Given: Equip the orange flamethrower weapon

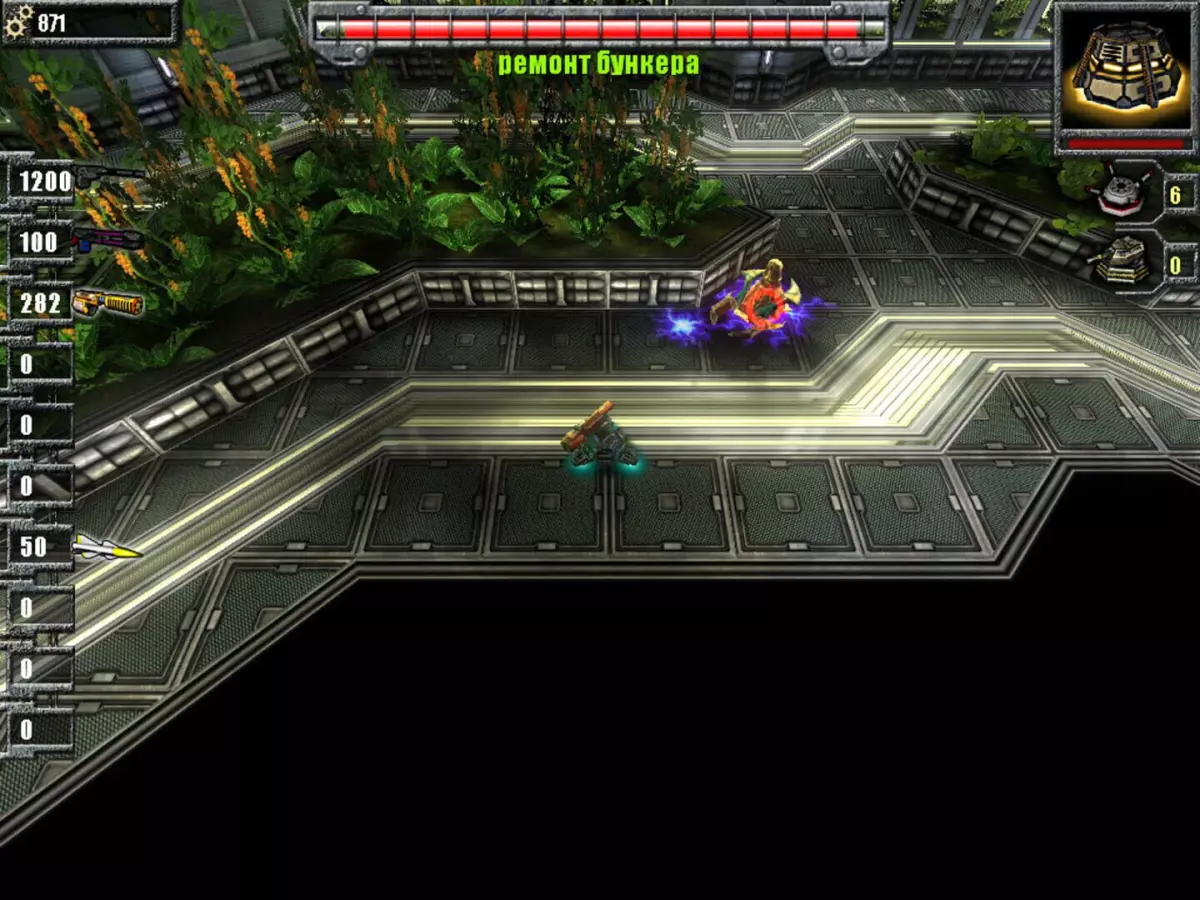Looking at the screenshot, I should [x=107, y=301].
